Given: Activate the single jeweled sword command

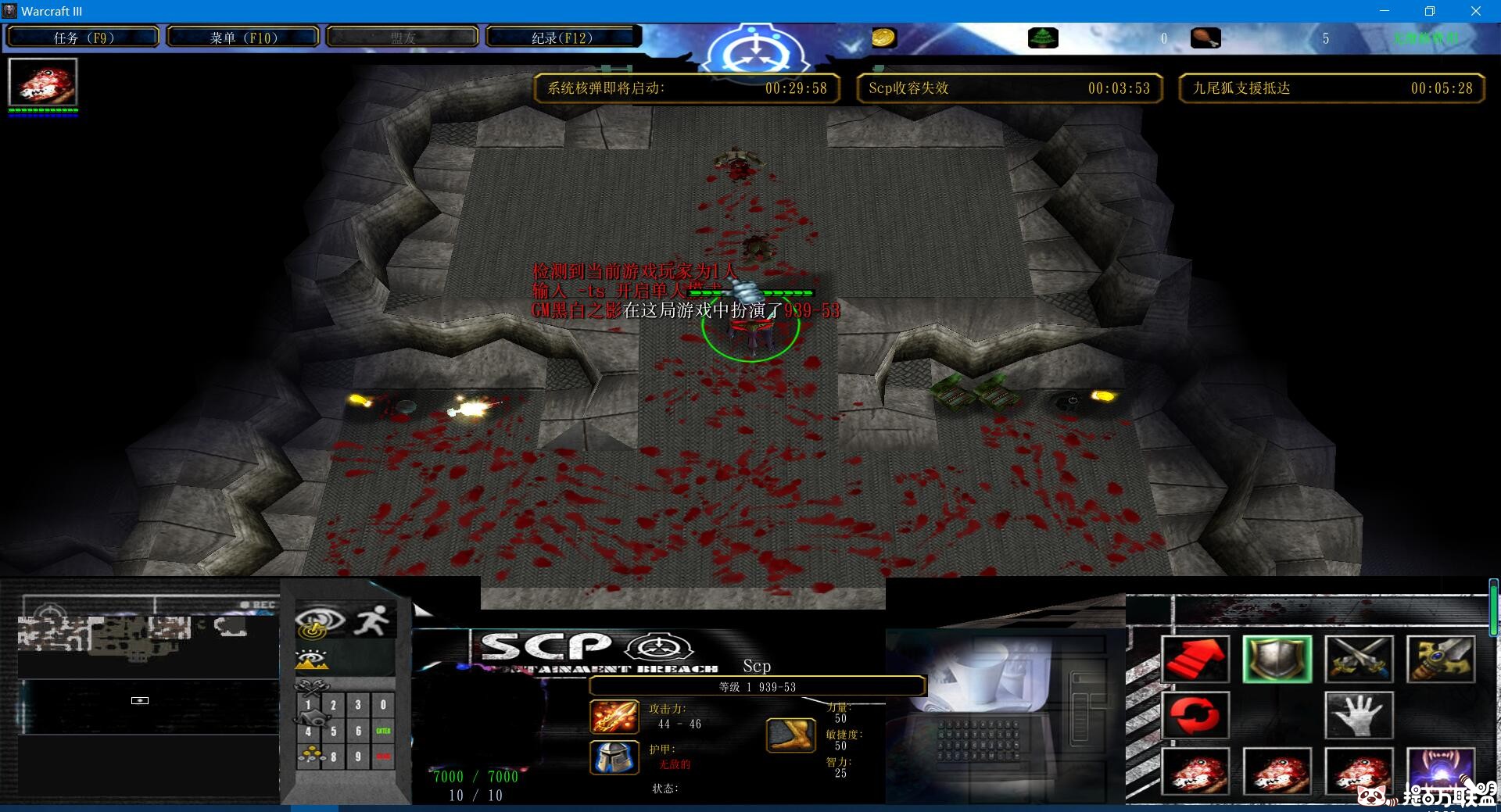Looking at the screenshot, I should [x=1440, y=659].
